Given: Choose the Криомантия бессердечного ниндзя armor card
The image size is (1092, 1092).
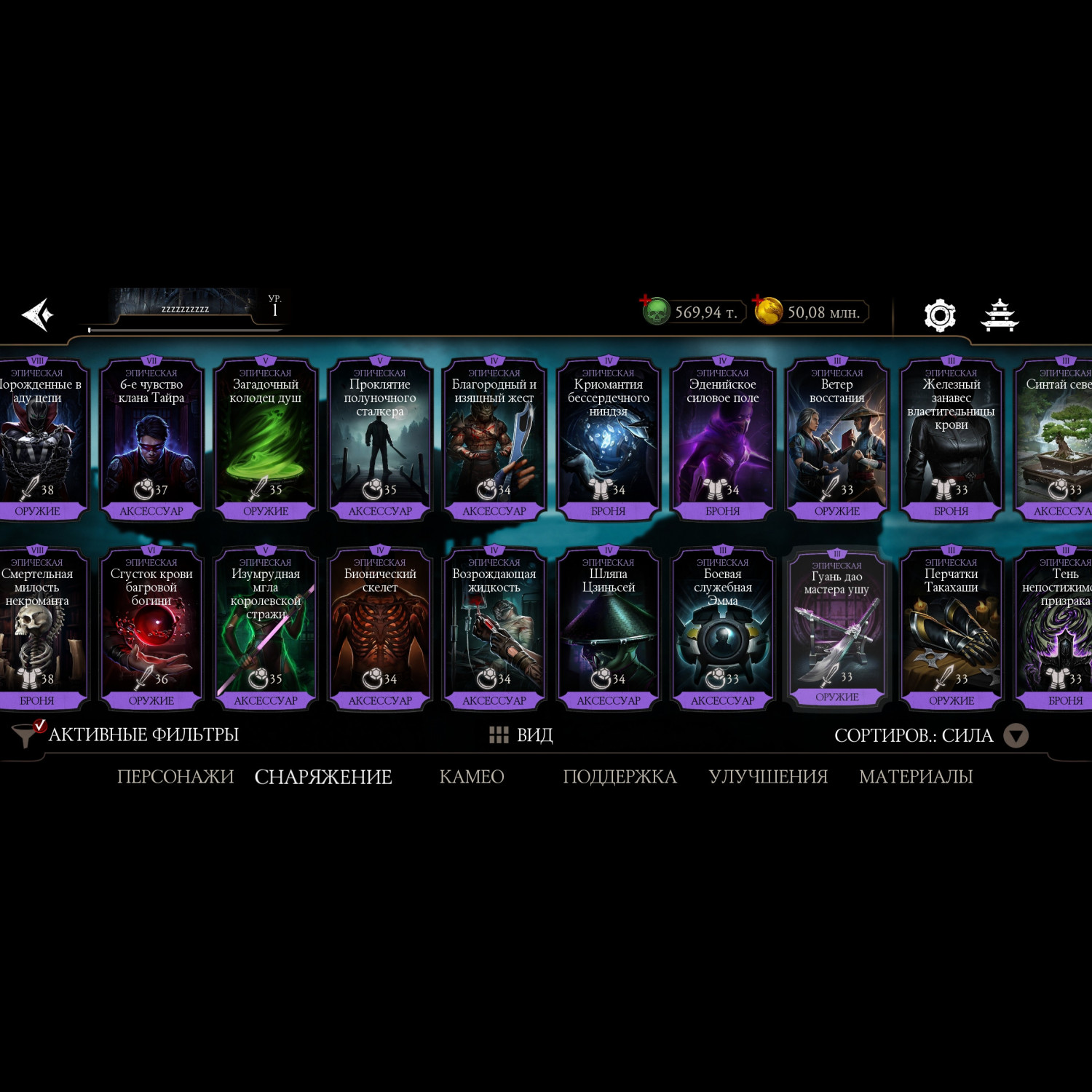Looking at the screenshot, I should (609, 438).
